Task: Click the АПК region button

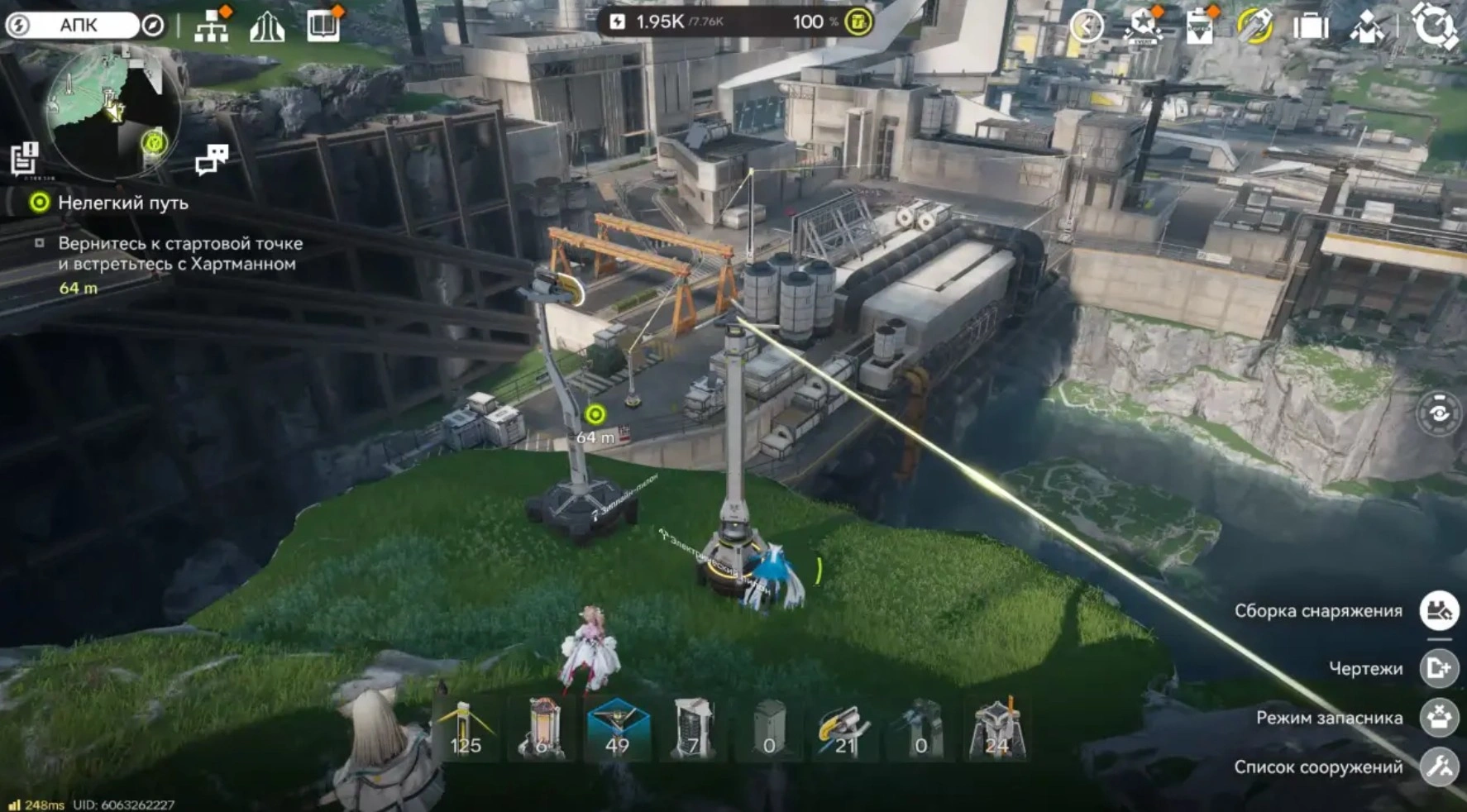Action: click(77, 25)
